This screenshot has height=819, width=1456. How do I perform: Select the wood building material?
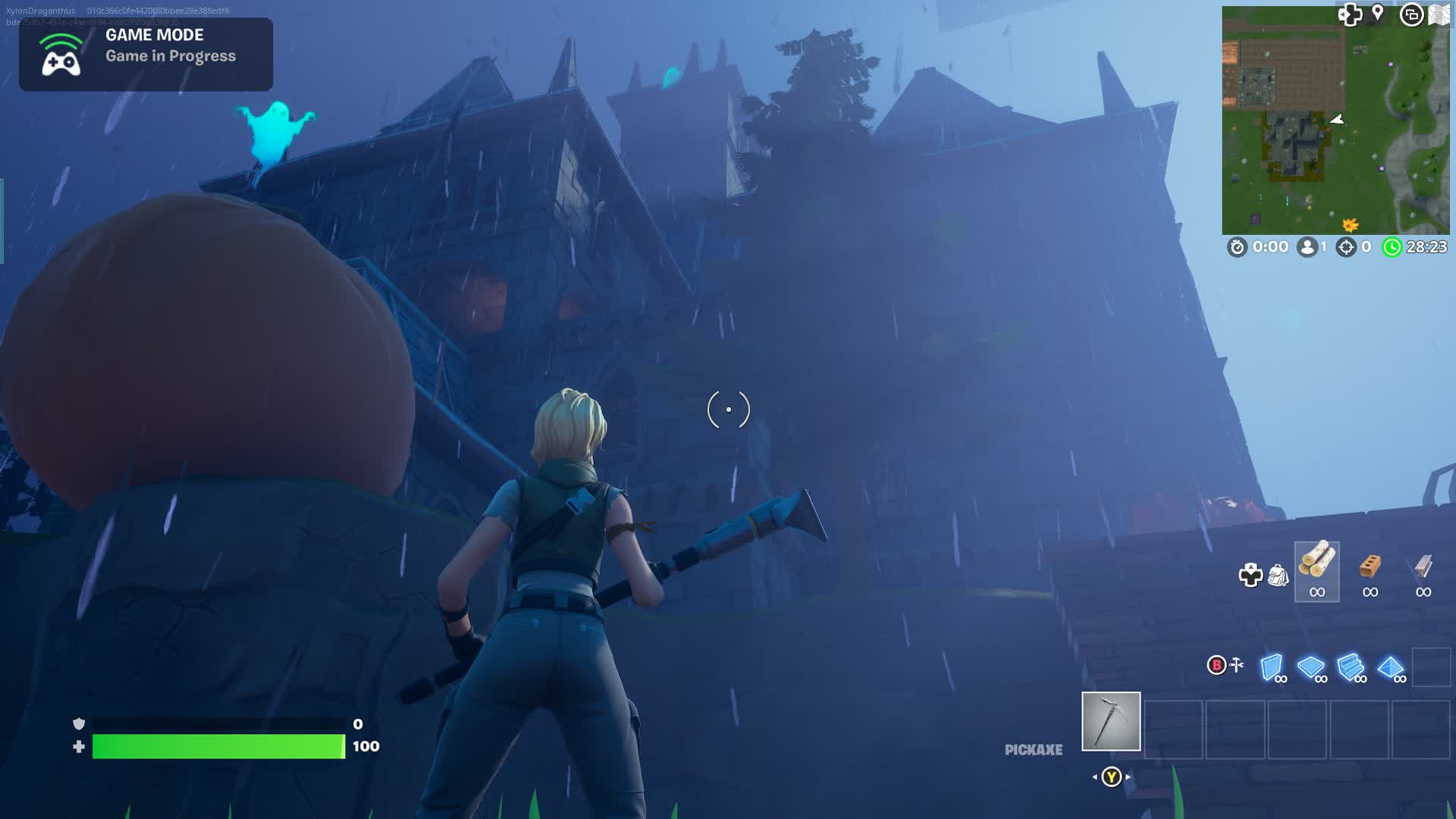point(1317,571)
